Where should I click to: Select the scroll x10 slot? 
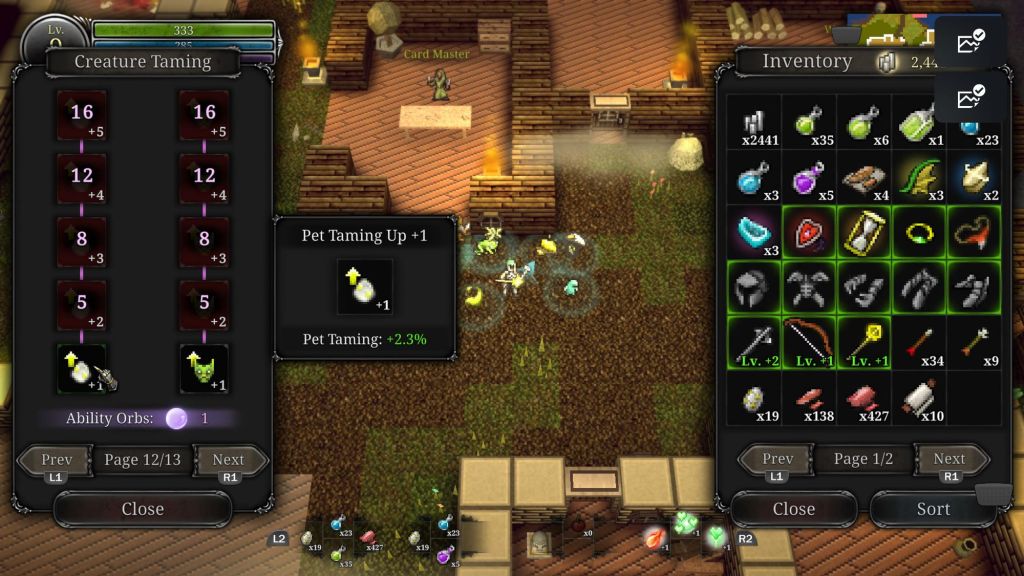(x=919, y=397)
